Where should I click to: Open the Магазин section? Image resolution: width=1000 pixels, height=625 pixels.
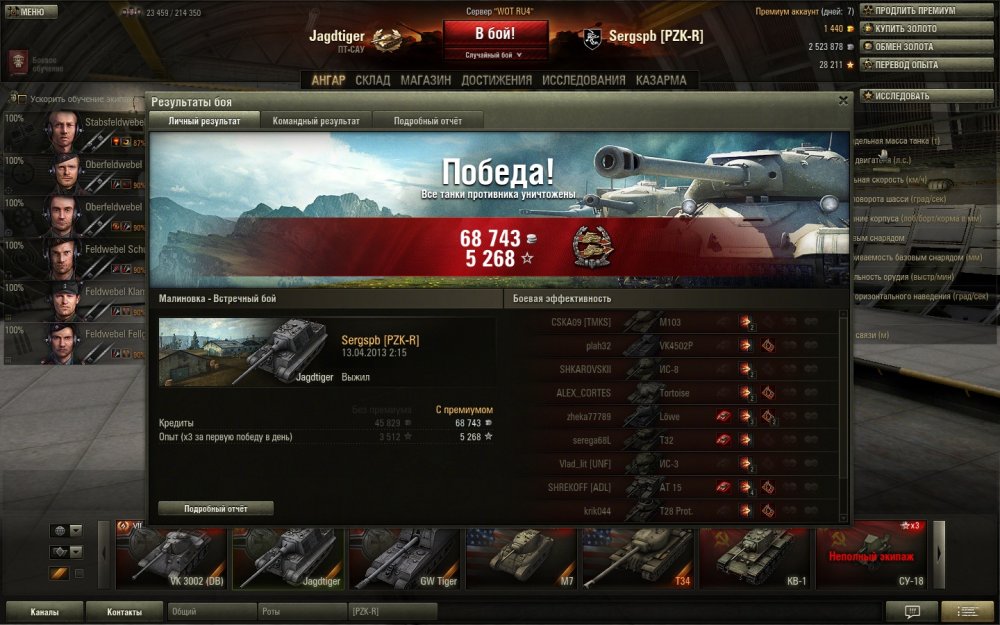click(426, 80)
